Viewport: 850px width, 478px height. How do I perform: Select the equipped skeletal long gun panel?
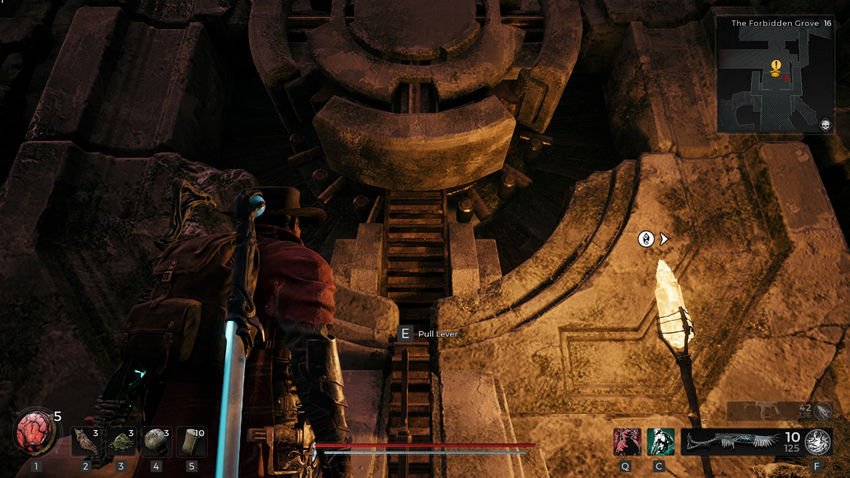tap(730, 441)
